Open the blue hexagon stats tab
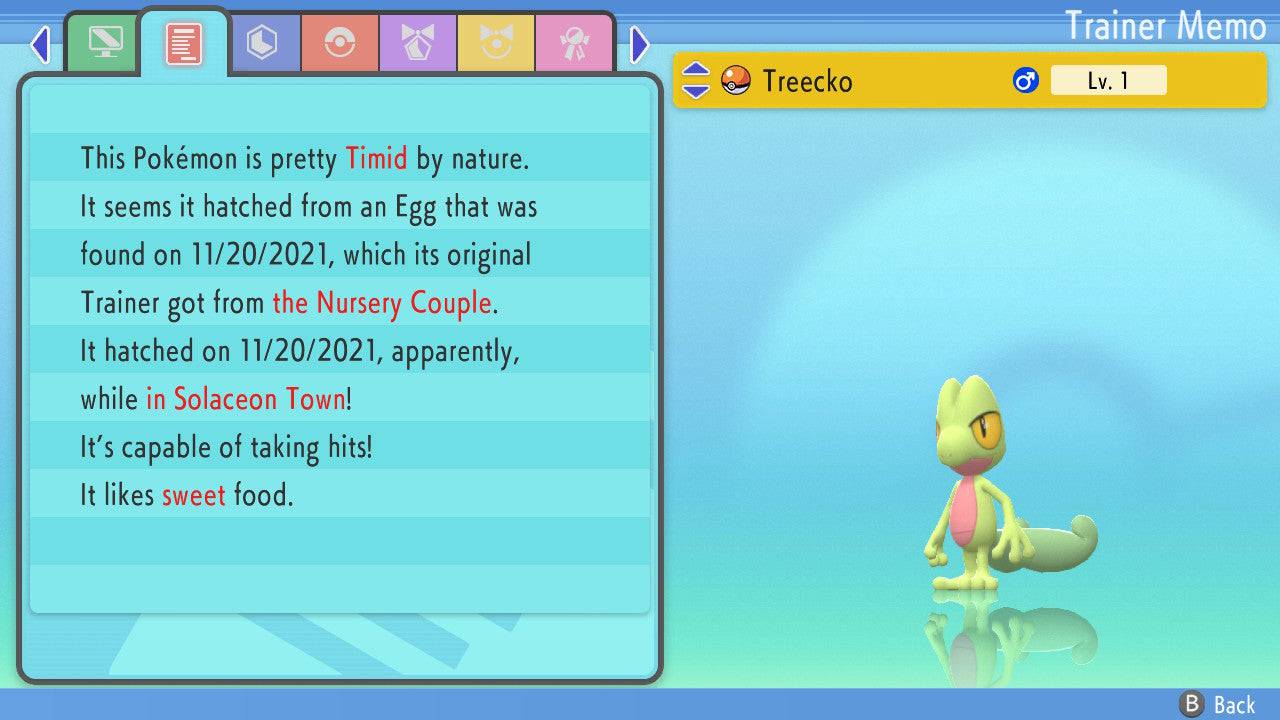This screenshot has width=1280, height=720. (262, 43)
